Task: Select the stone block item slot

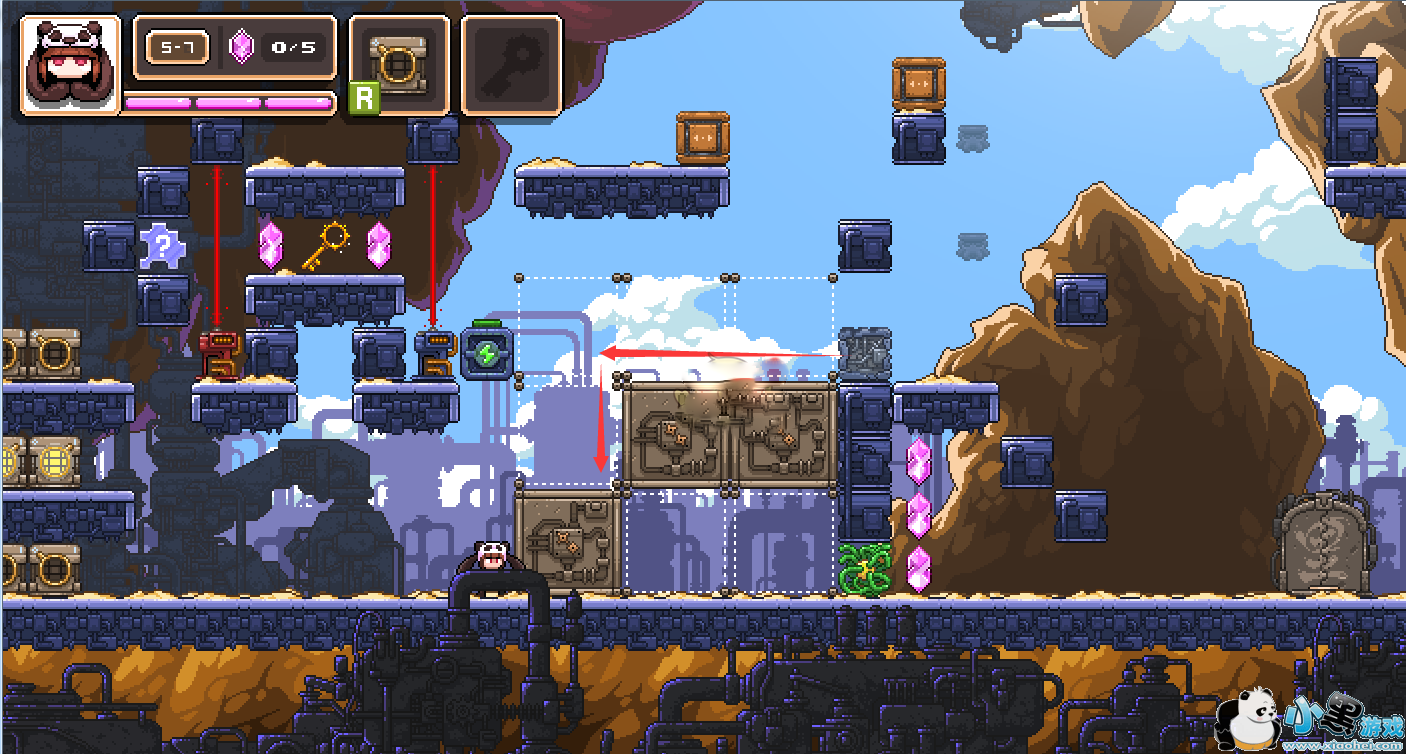Action: [x=399, y=66]
